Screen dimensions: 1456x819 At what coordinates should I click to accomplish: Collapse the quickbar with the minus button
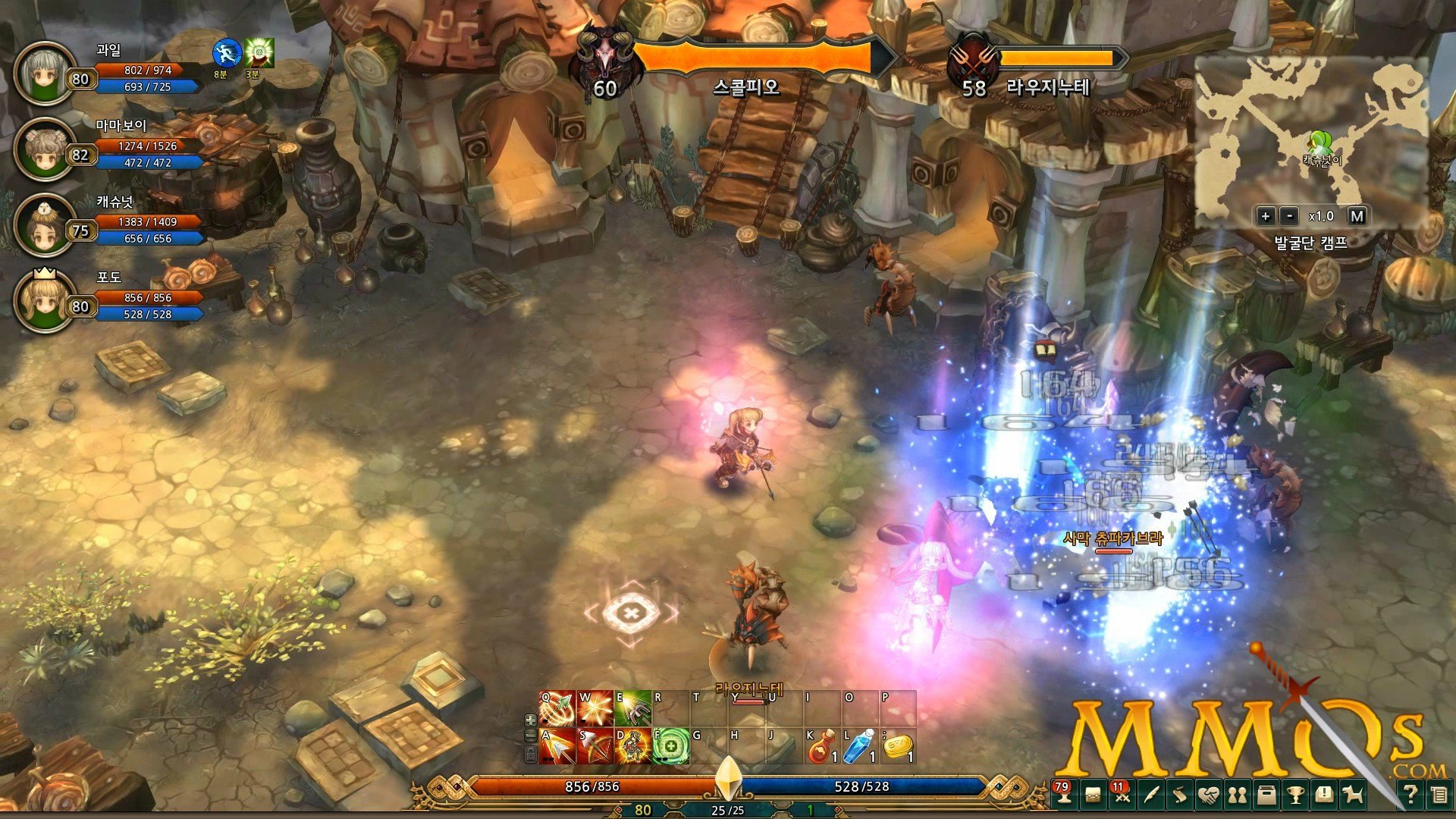pyautogui.click(x=529, y=737)
